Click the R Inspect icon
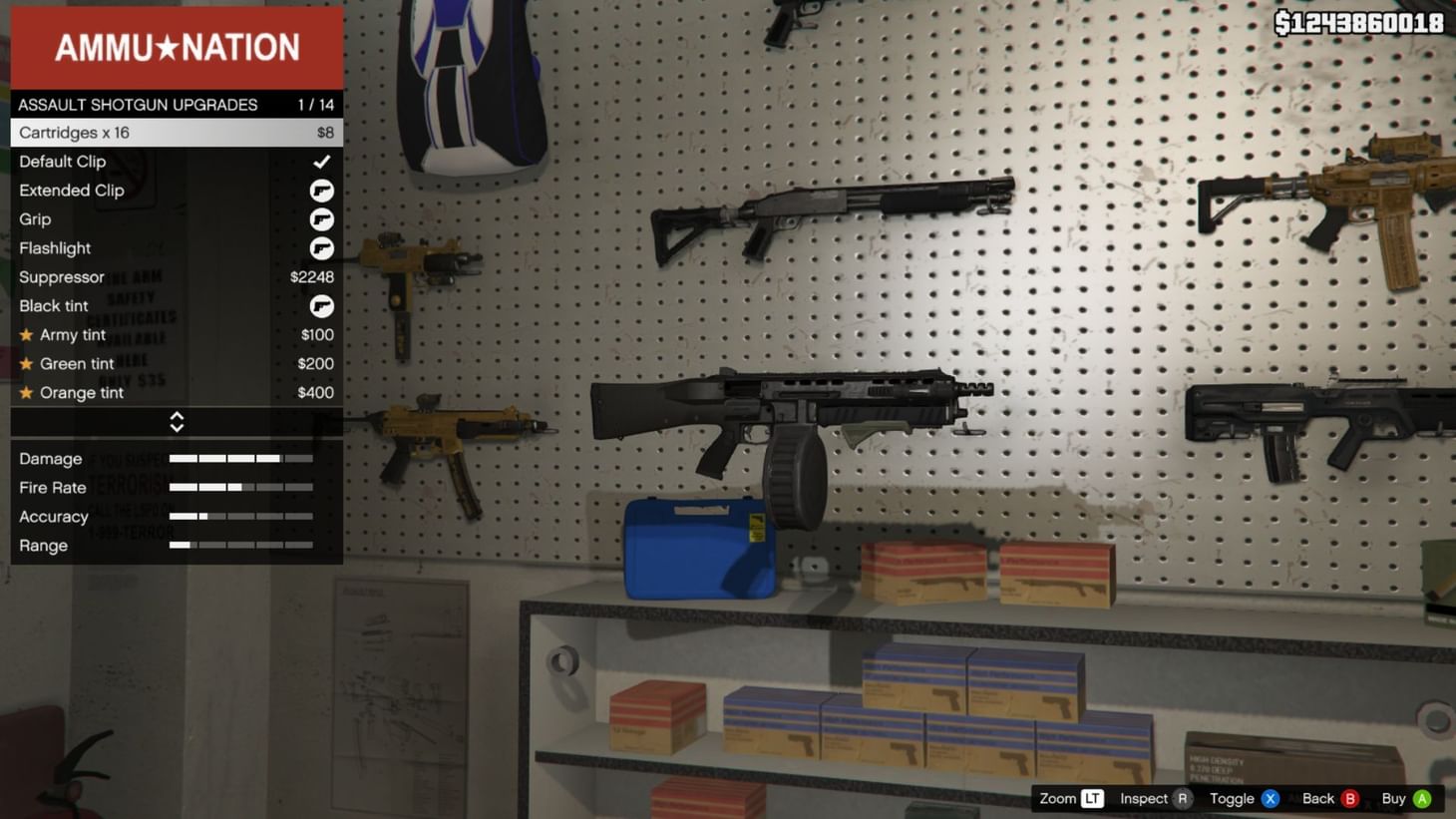 [x=1180, y=798]
